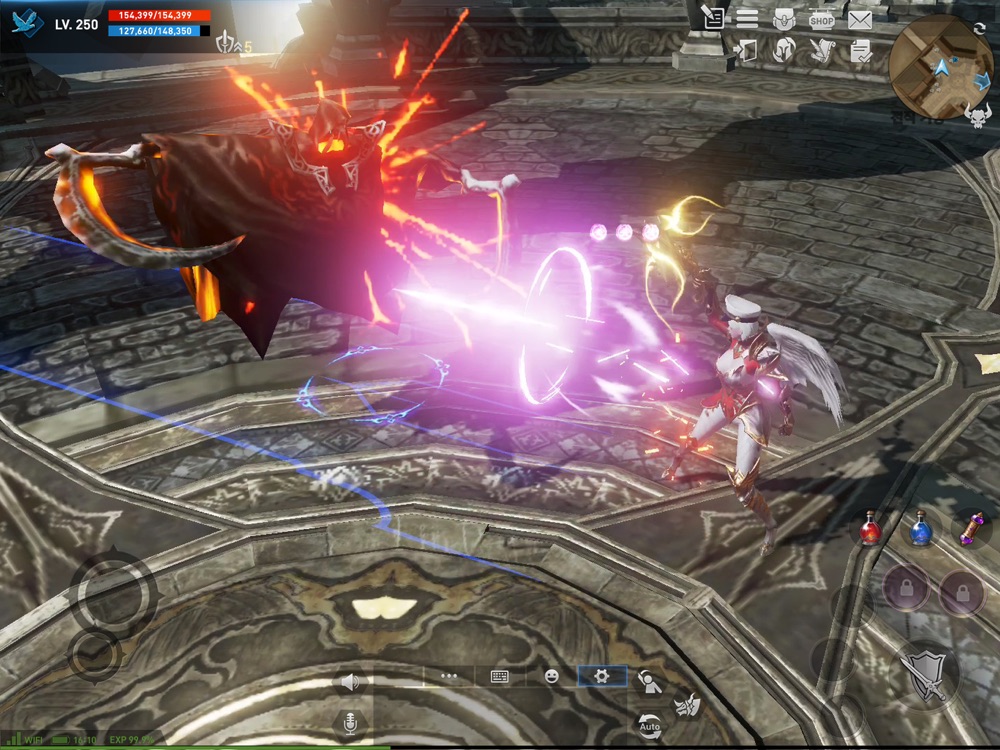Open the SHOP from the top bar
The image size is (1000, 750).
click(x=822, y=18)
